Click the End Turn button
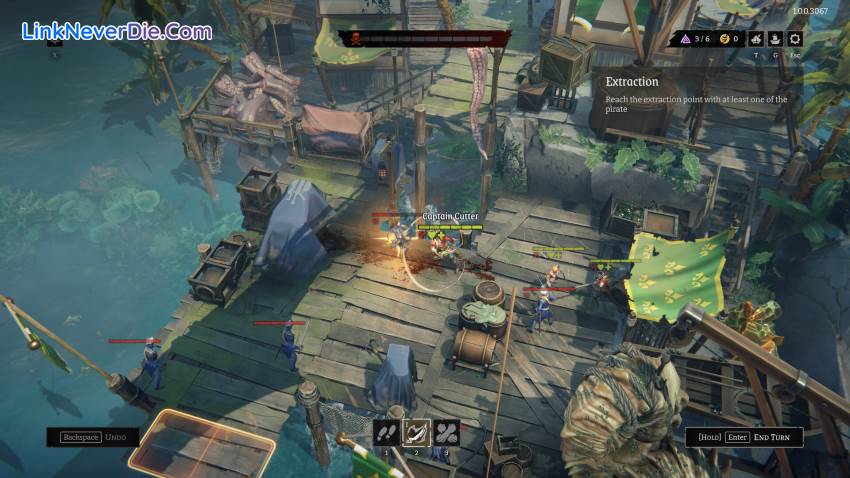Viewport: 850px width, 478px height. click(745, 437)
